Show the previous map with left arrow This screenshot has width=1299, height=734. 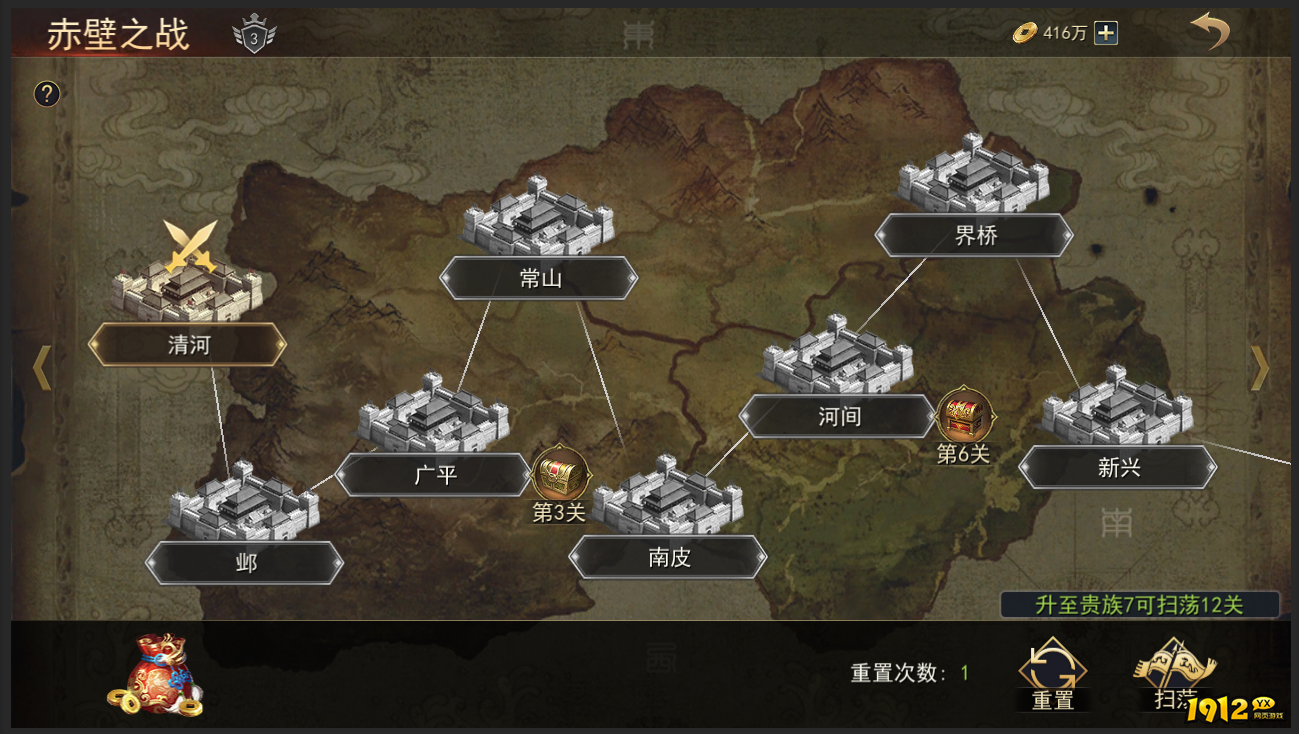pos(41,368)
